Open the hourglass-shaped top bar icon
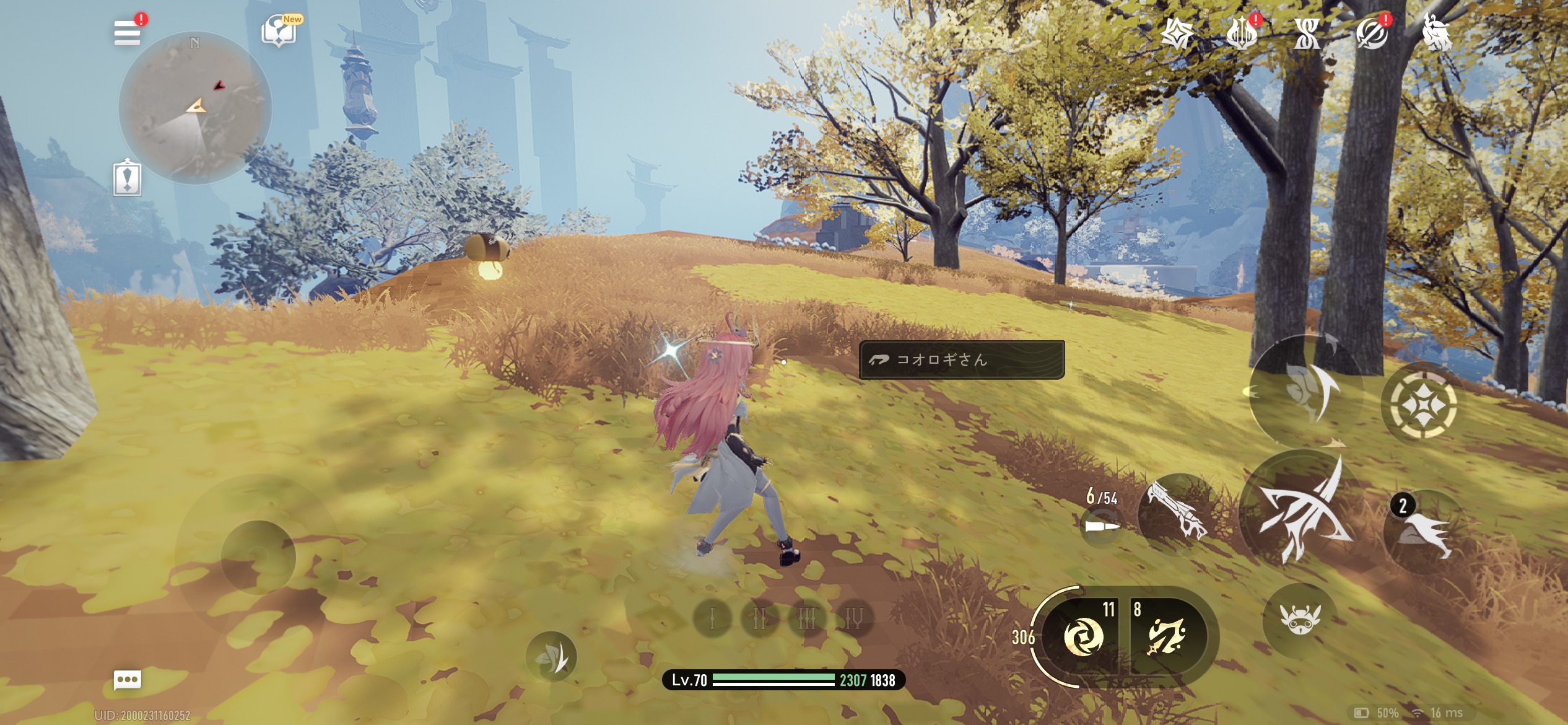 pos(1307,33)
